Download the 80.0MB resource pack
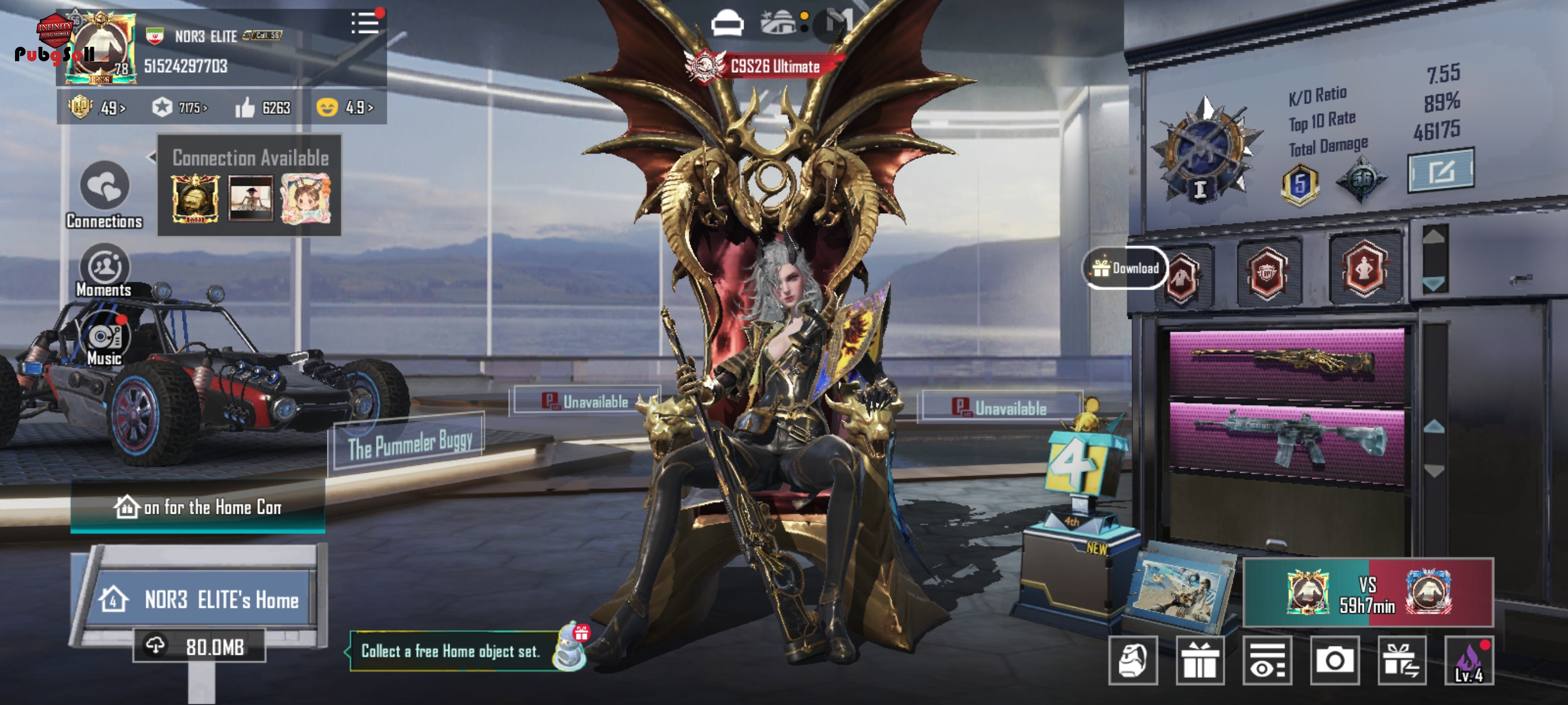This screenshot has width=1568, height=705. point(199,646)
